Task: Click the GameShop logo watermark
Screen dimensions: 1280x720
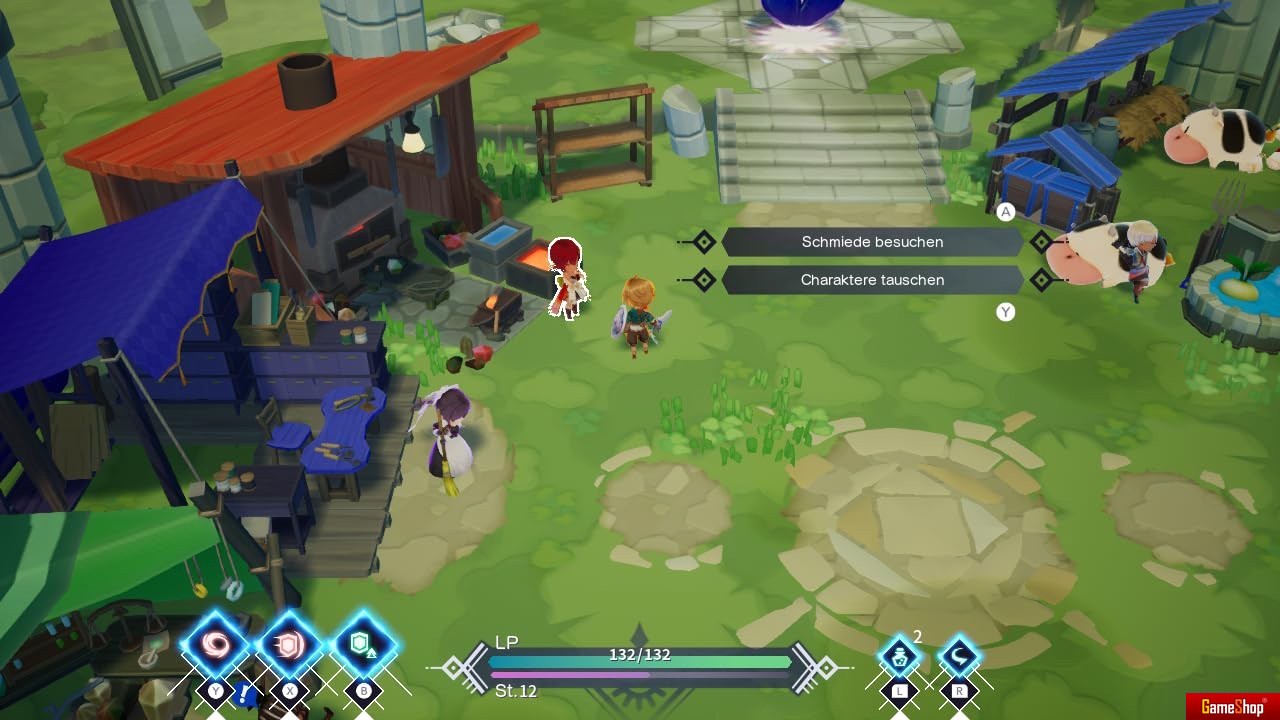Action: click(1232, 707)
